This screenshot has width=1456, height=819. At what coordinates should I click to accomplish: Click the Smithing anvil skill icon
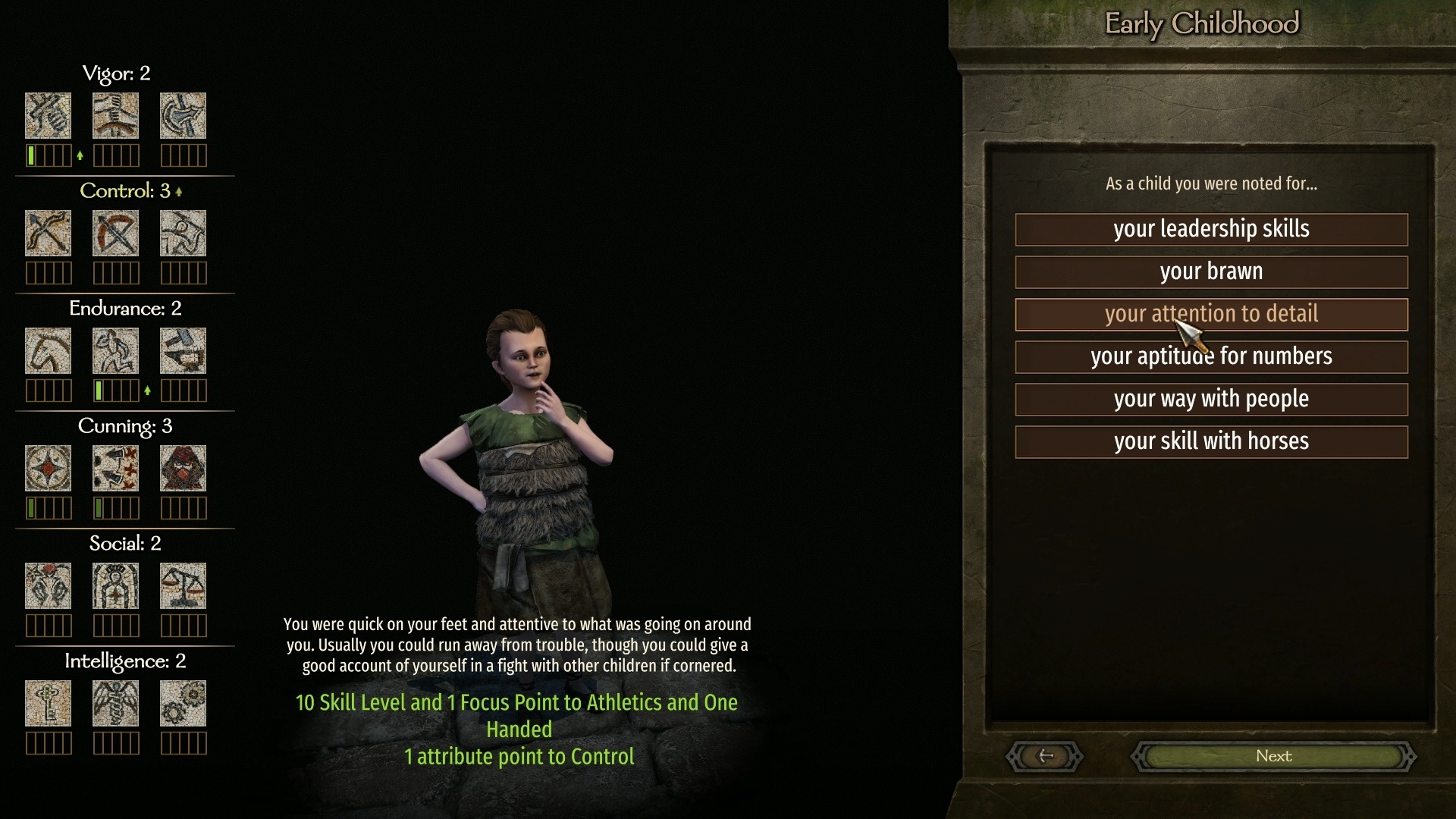(183, 350)
